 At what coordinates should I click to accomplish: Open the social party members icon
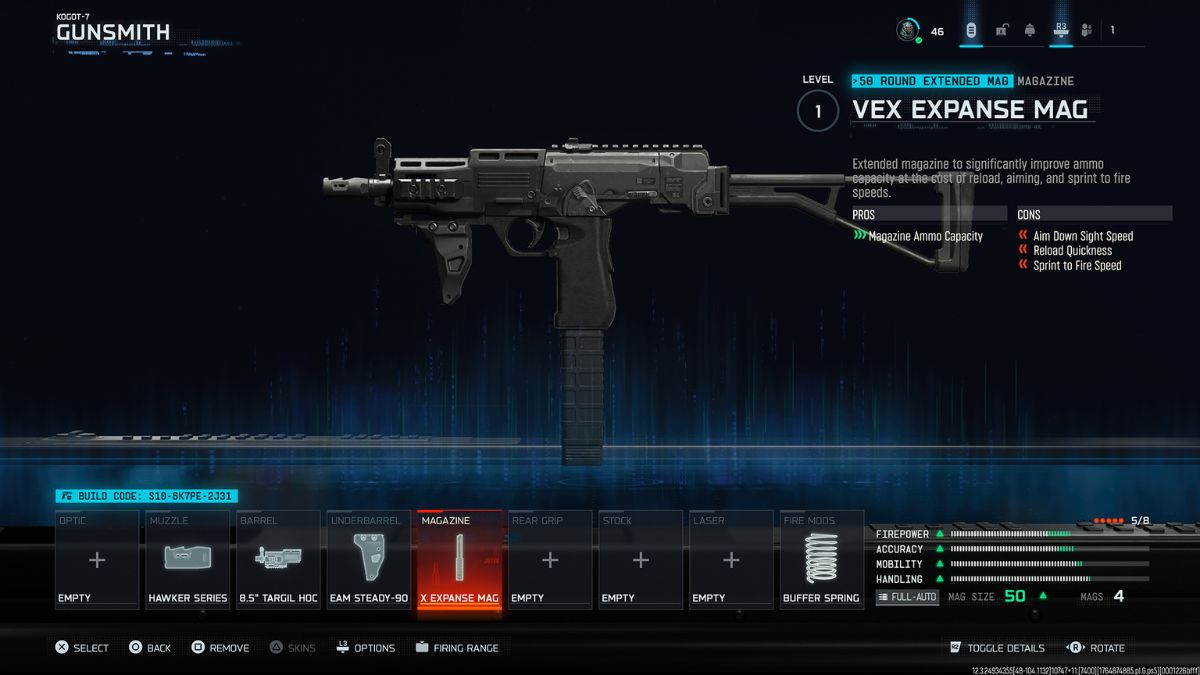click(x=1089, y=30)
